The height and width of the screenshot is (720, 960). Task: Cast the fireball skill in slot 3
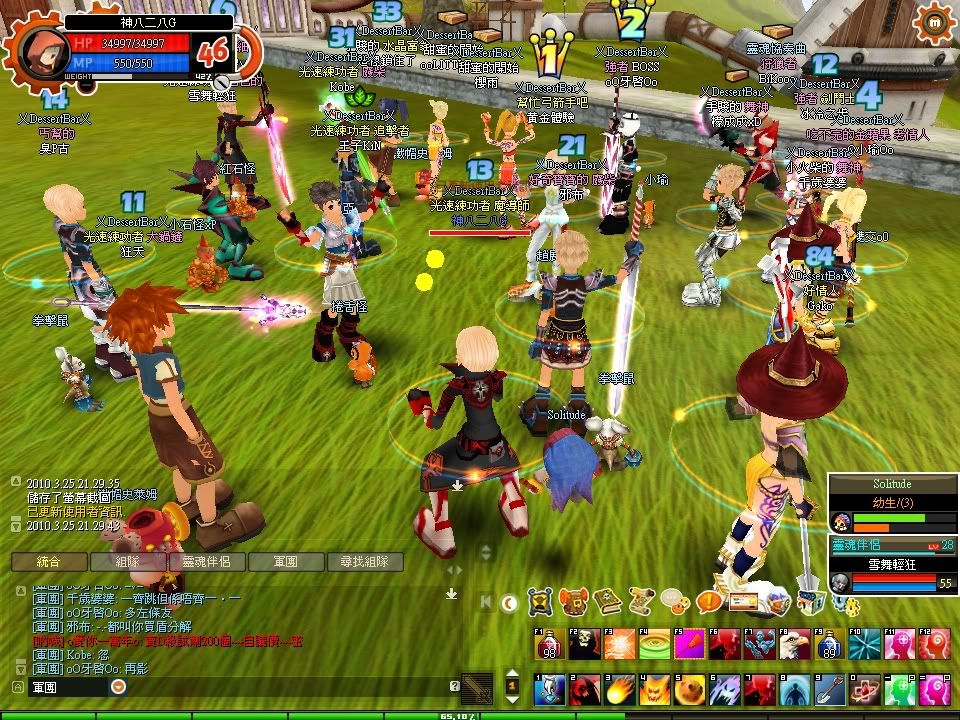click(618, 690)
